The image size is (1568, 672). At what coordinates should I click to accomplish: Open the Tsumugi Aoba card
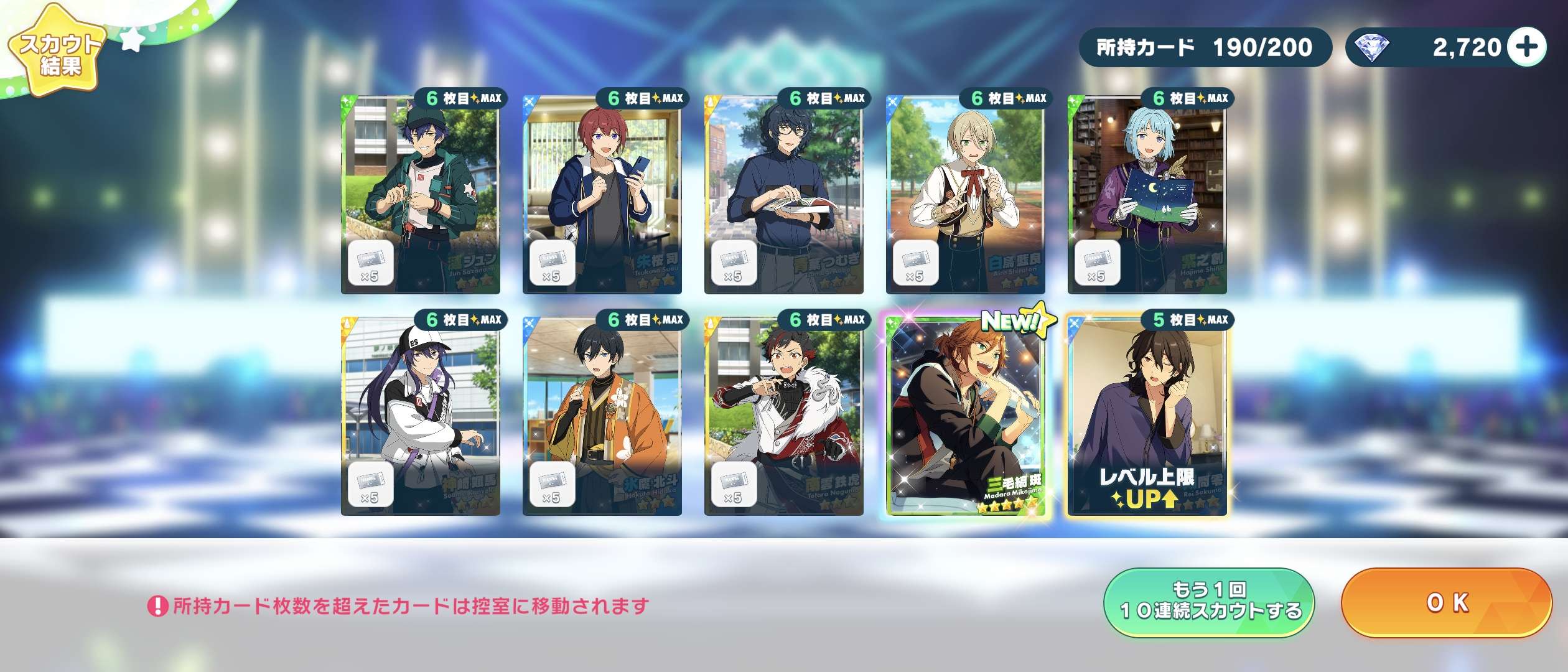click(x=784, y=194)
